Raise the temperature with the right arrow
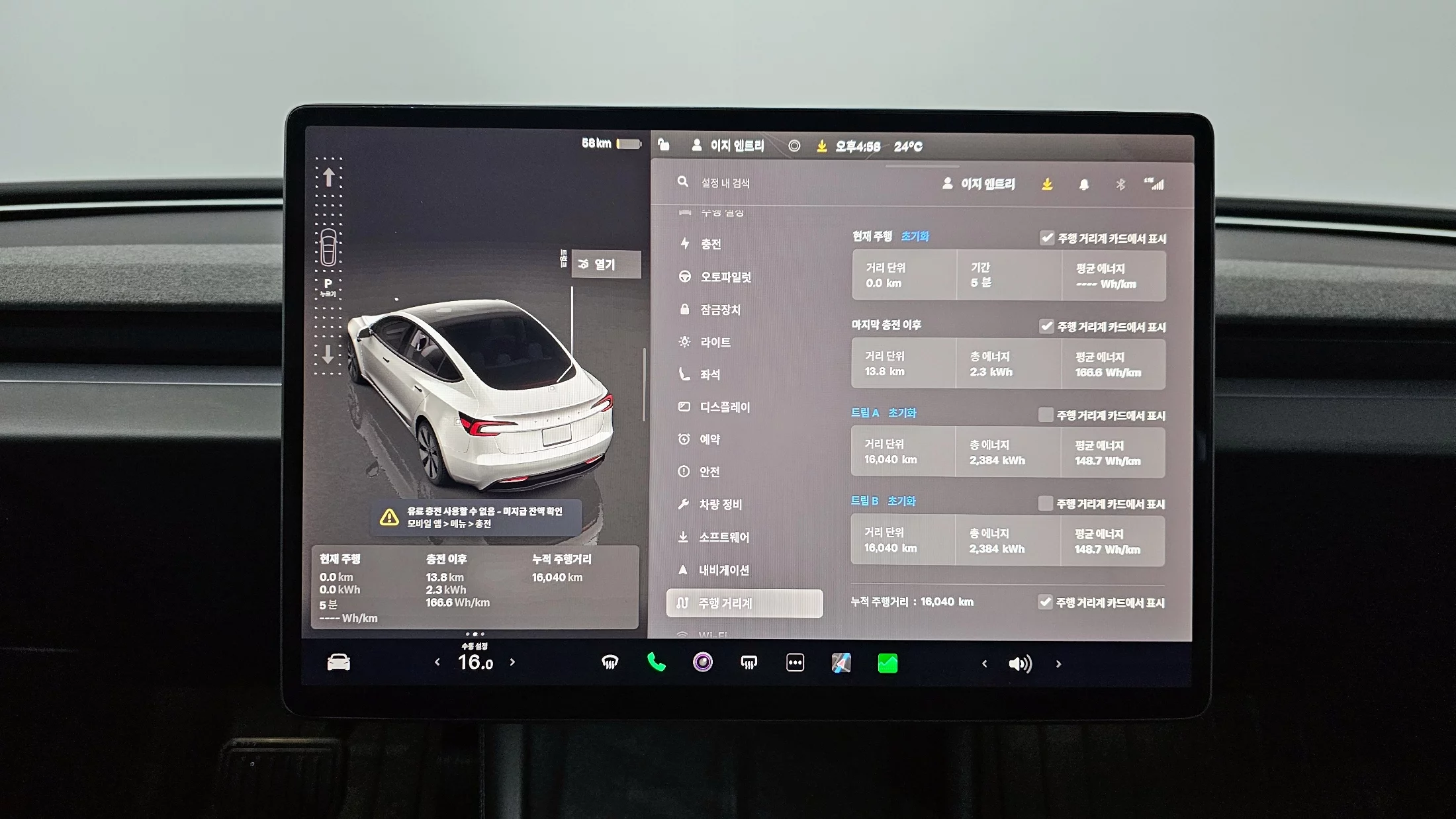This screenshot has width=1456, height=819. coord(512,662)
